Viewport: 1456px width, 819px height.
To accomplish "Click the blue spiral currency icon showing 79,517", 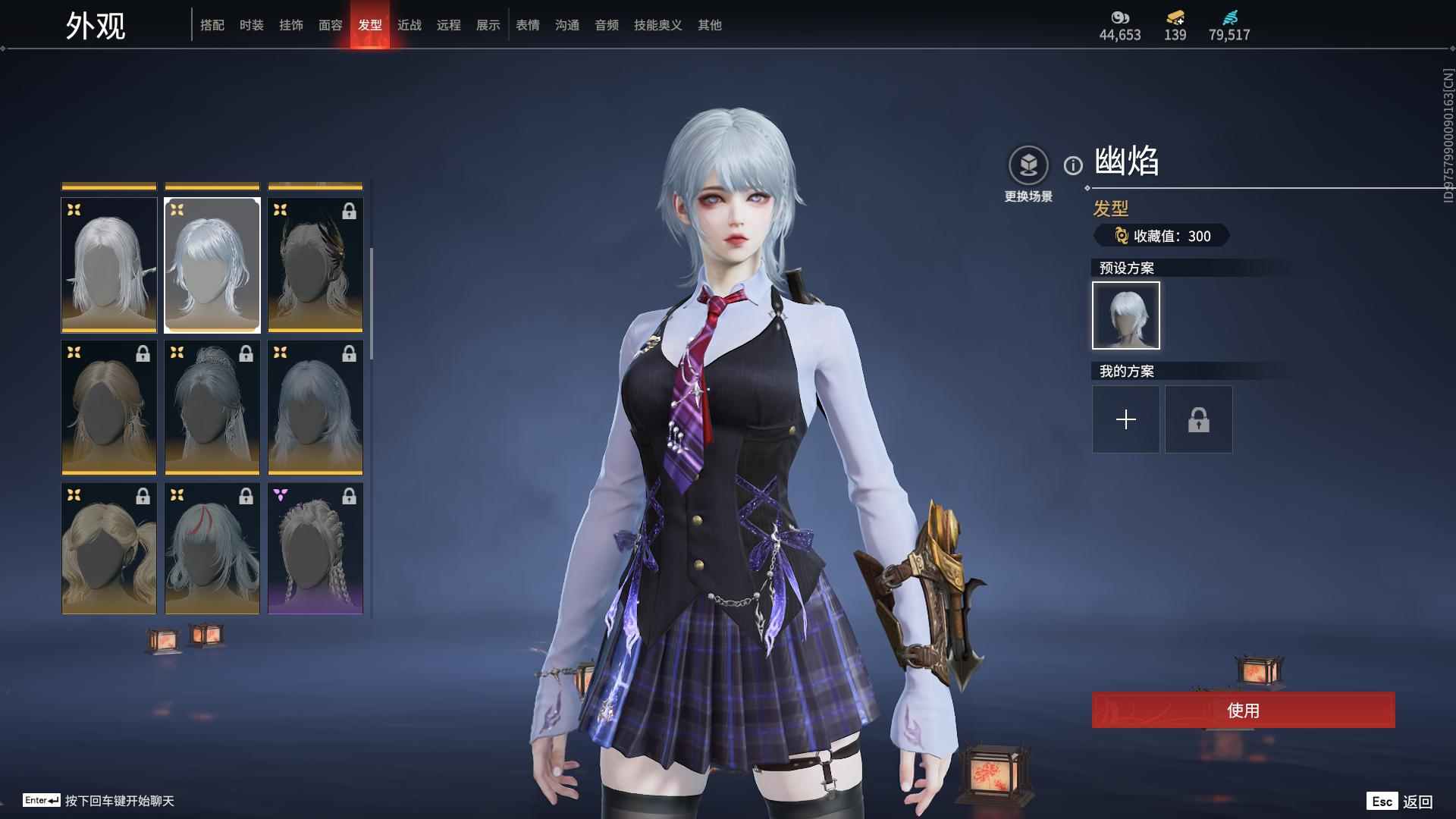I will (x=1230, y=17).
